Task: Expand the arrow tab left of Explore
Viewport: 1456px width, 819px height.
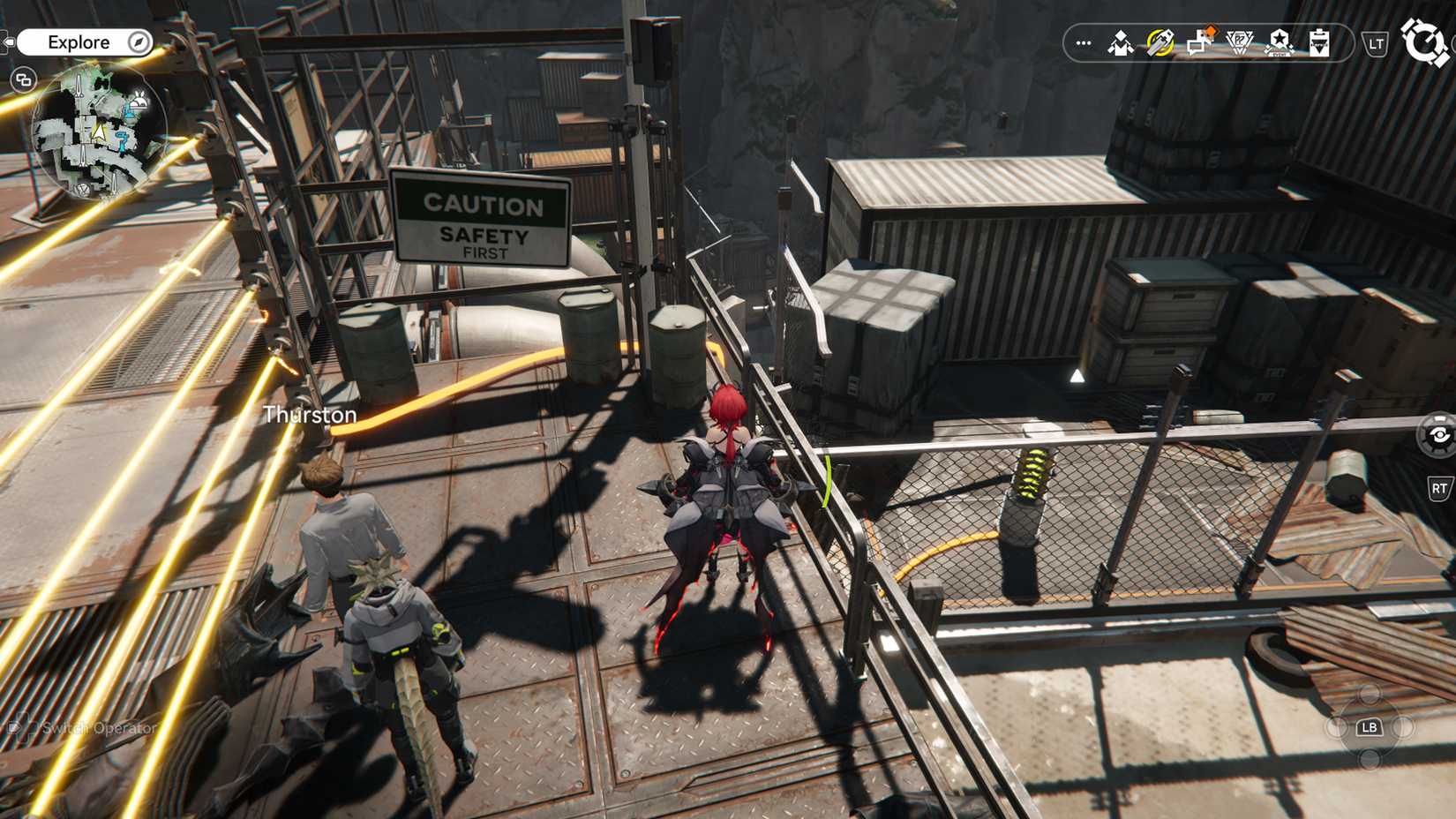Action: pos(7,41)
